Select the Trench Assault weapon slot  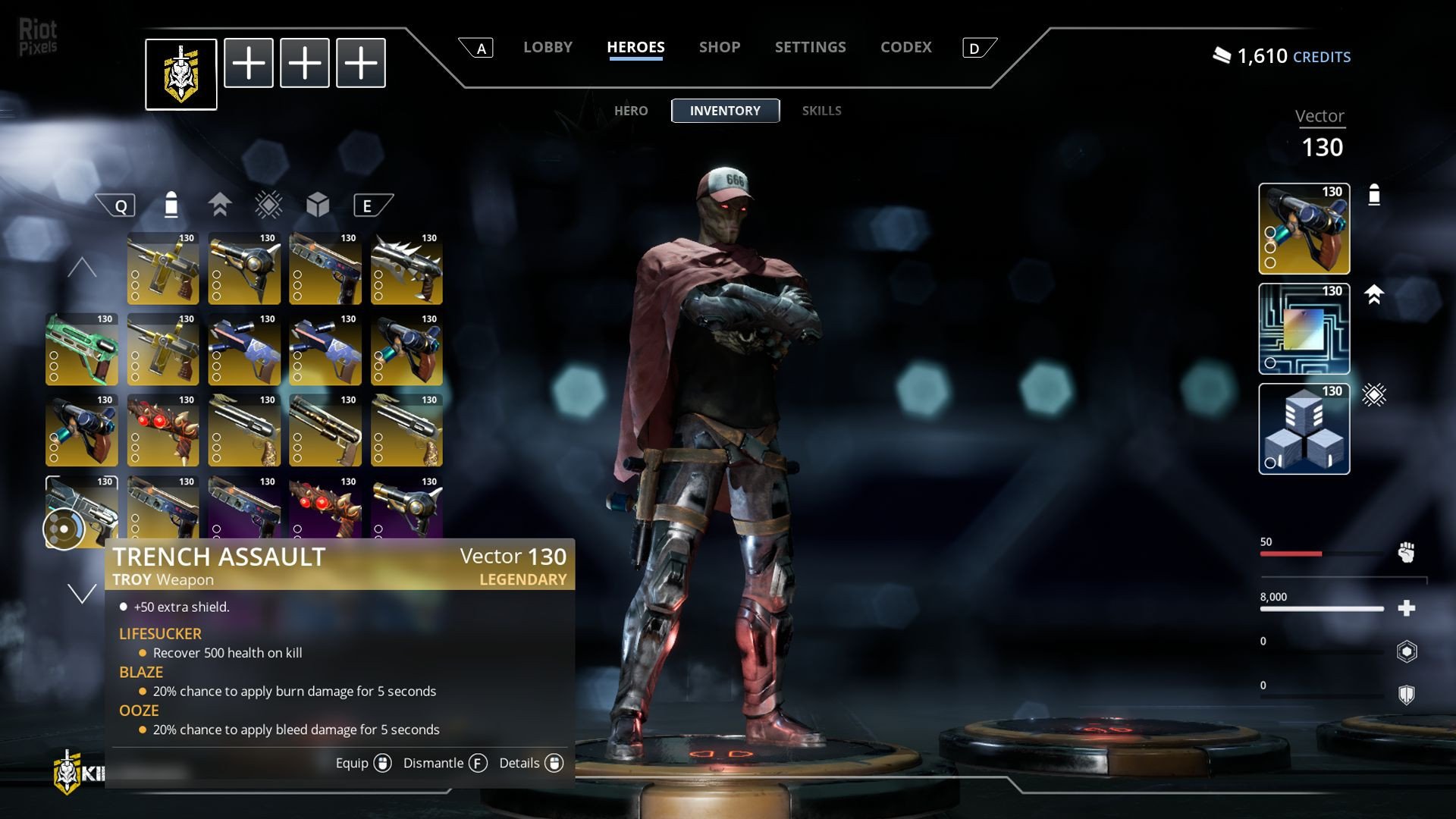click(x=82, y=510)
